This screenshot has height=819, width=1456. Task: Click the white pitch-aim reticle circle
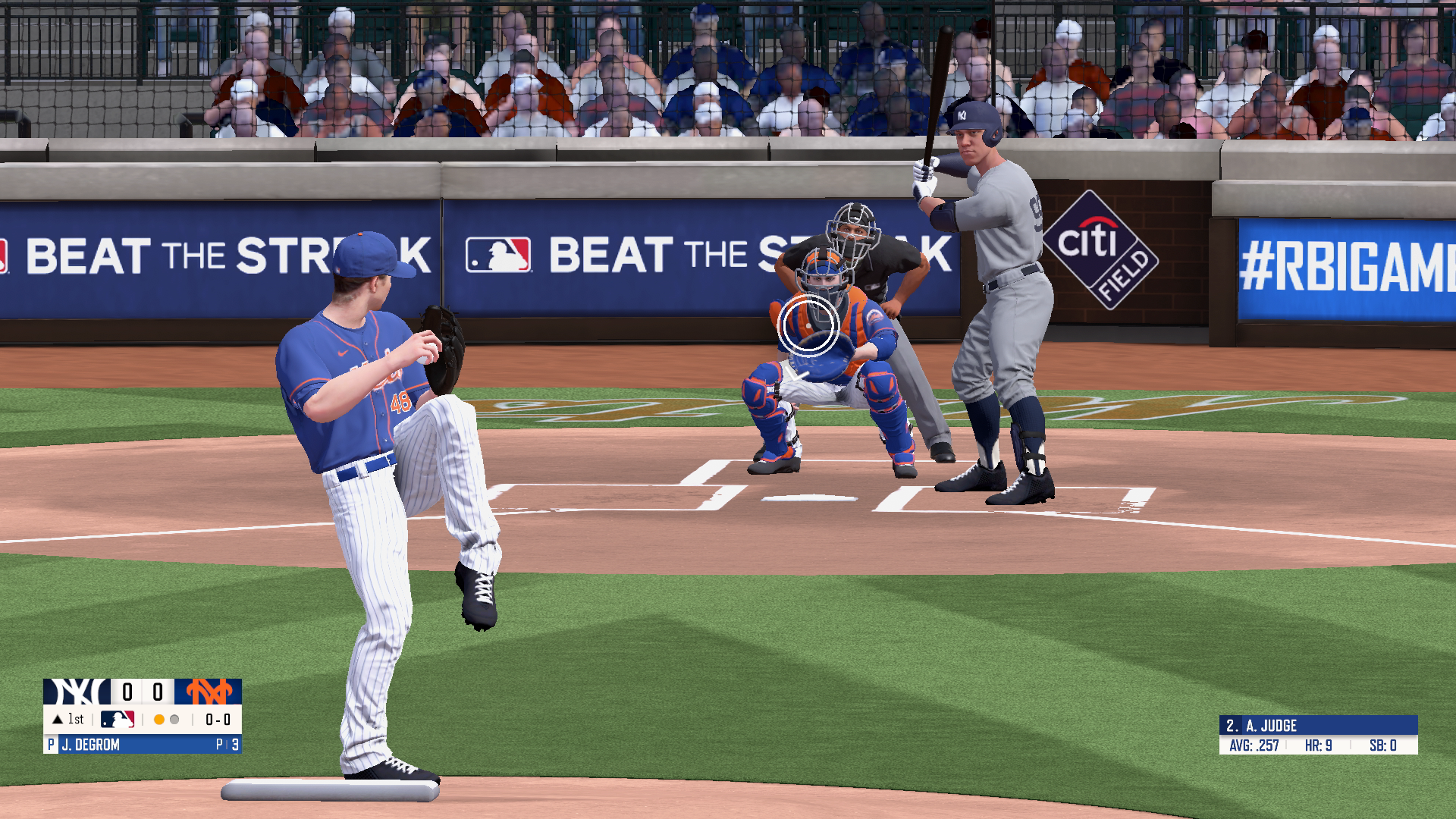(x=808, y=326)
